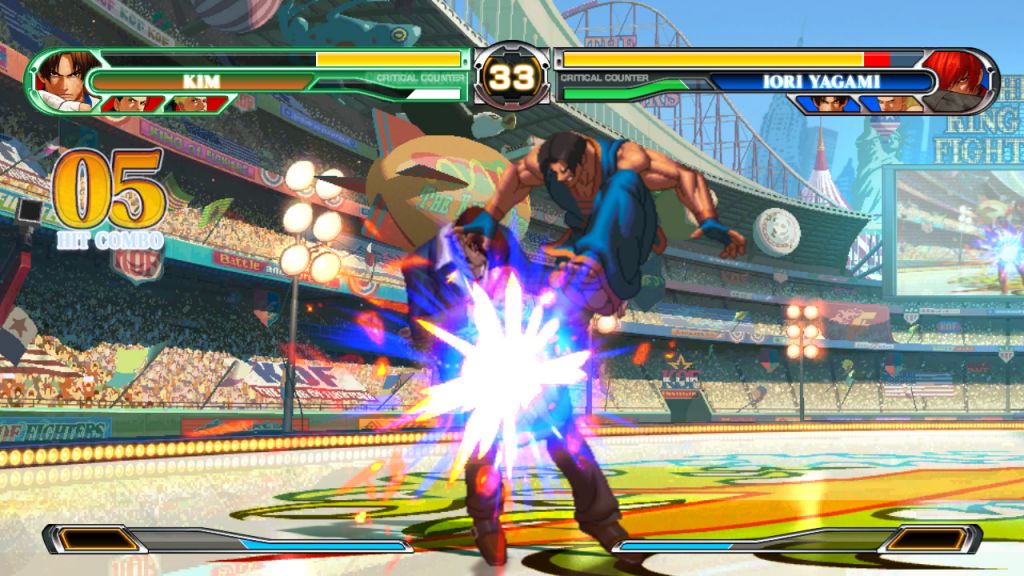
Task: Select the dark-haired teammate icon under Kim
Action: pos(129,103)
